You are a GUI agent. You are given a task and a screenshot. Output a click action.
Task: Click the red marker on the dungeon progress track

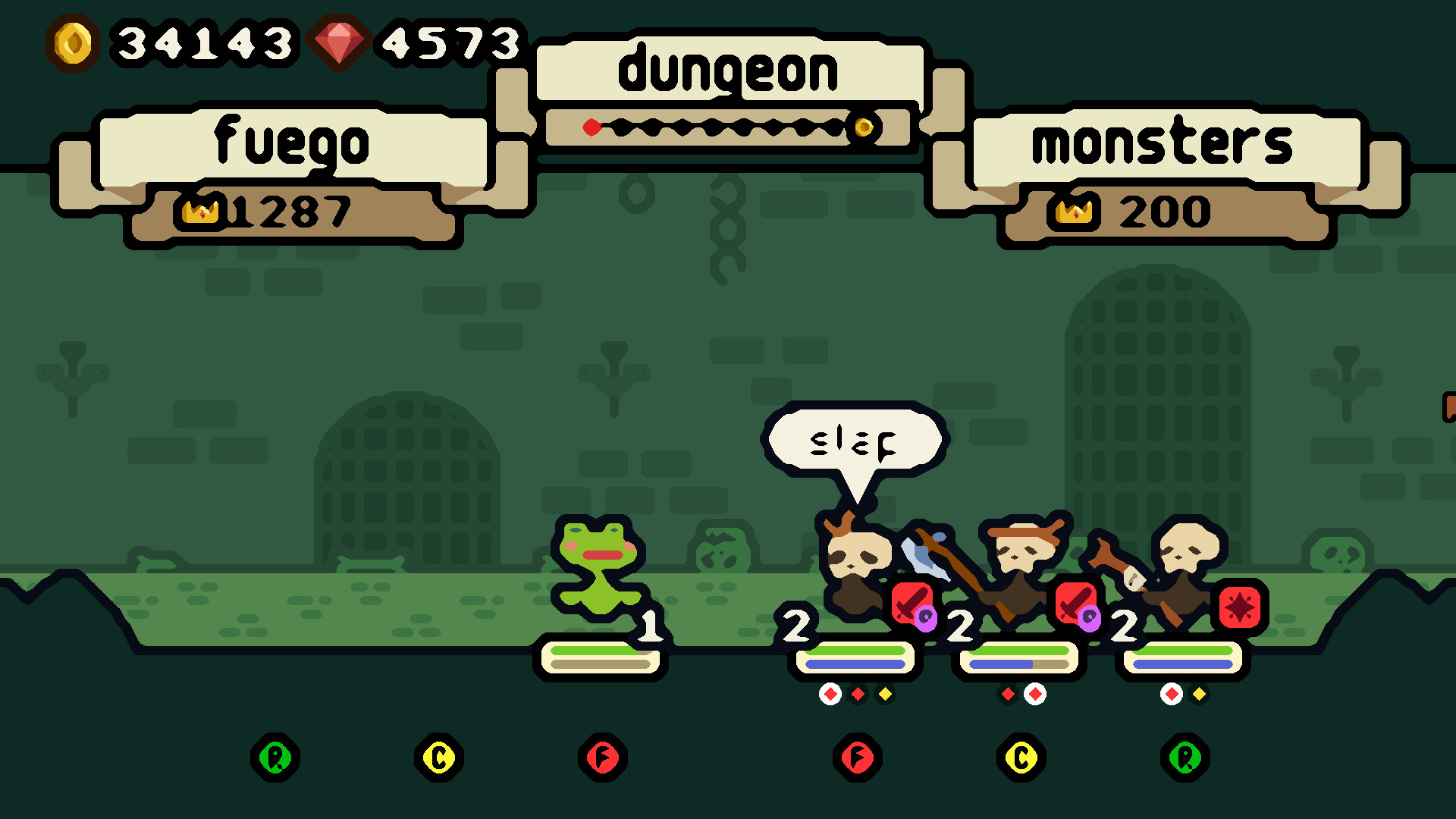click(x=591, y=127)
